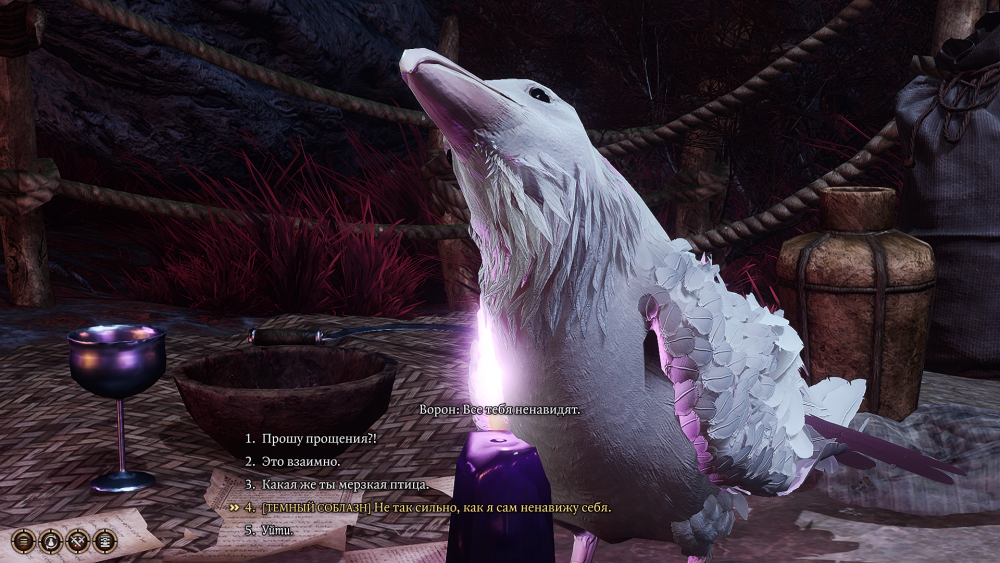Image resolution: width=1000 pixels, height=563 pixels.
Task: Click the character swap icon with arrows
Action: click(x=51, y=541)
